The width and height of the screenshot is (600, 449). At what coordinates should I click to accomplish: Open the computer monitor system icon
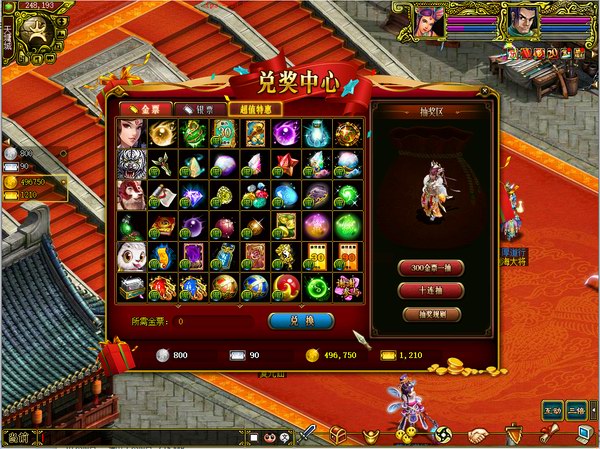pyautogui.click(x=583, y=434)
